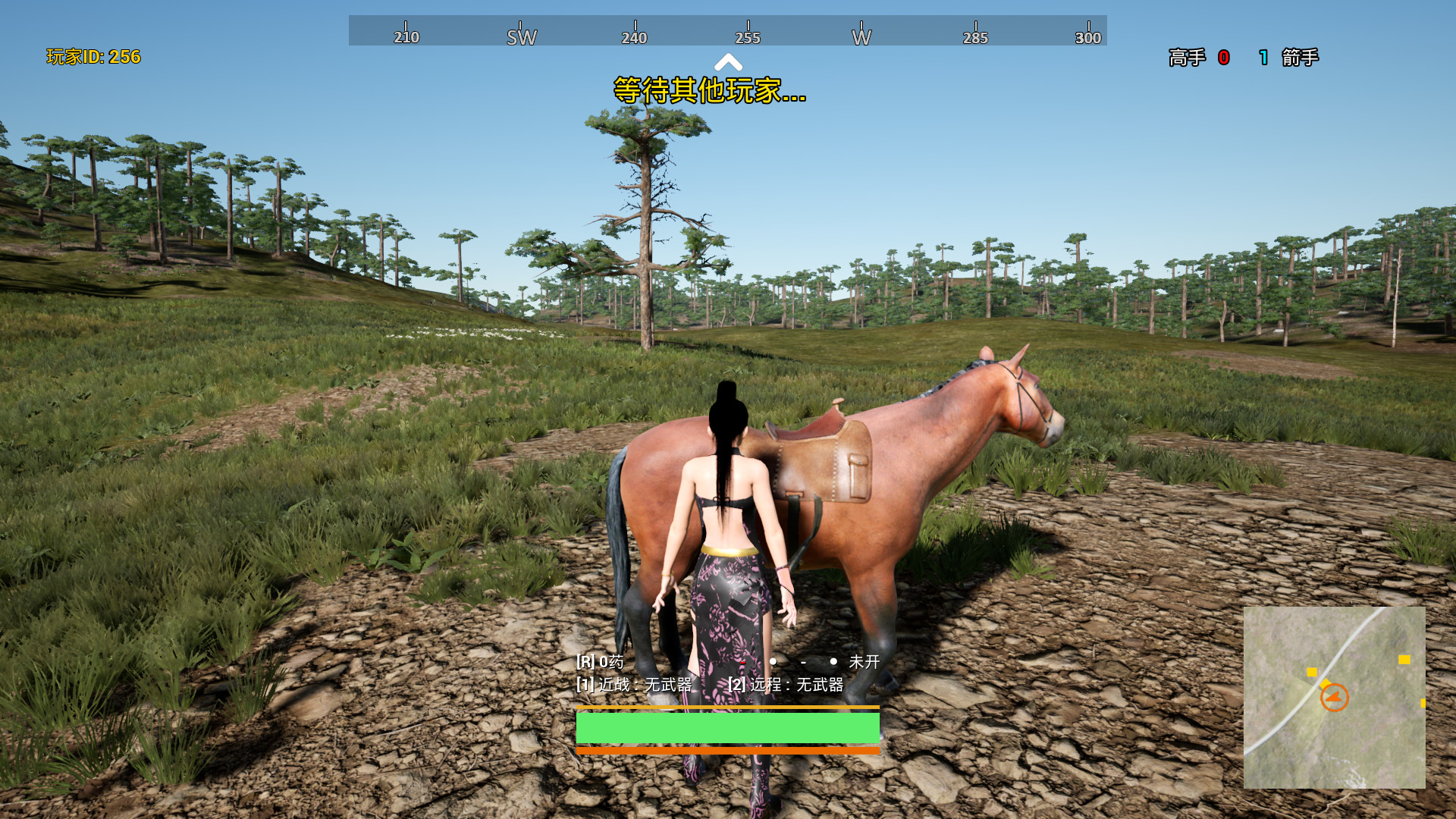The image size is (1456, 819).
Task: Click the yellow objective marker on the minimap
Action: click(x=1311, y=672)
